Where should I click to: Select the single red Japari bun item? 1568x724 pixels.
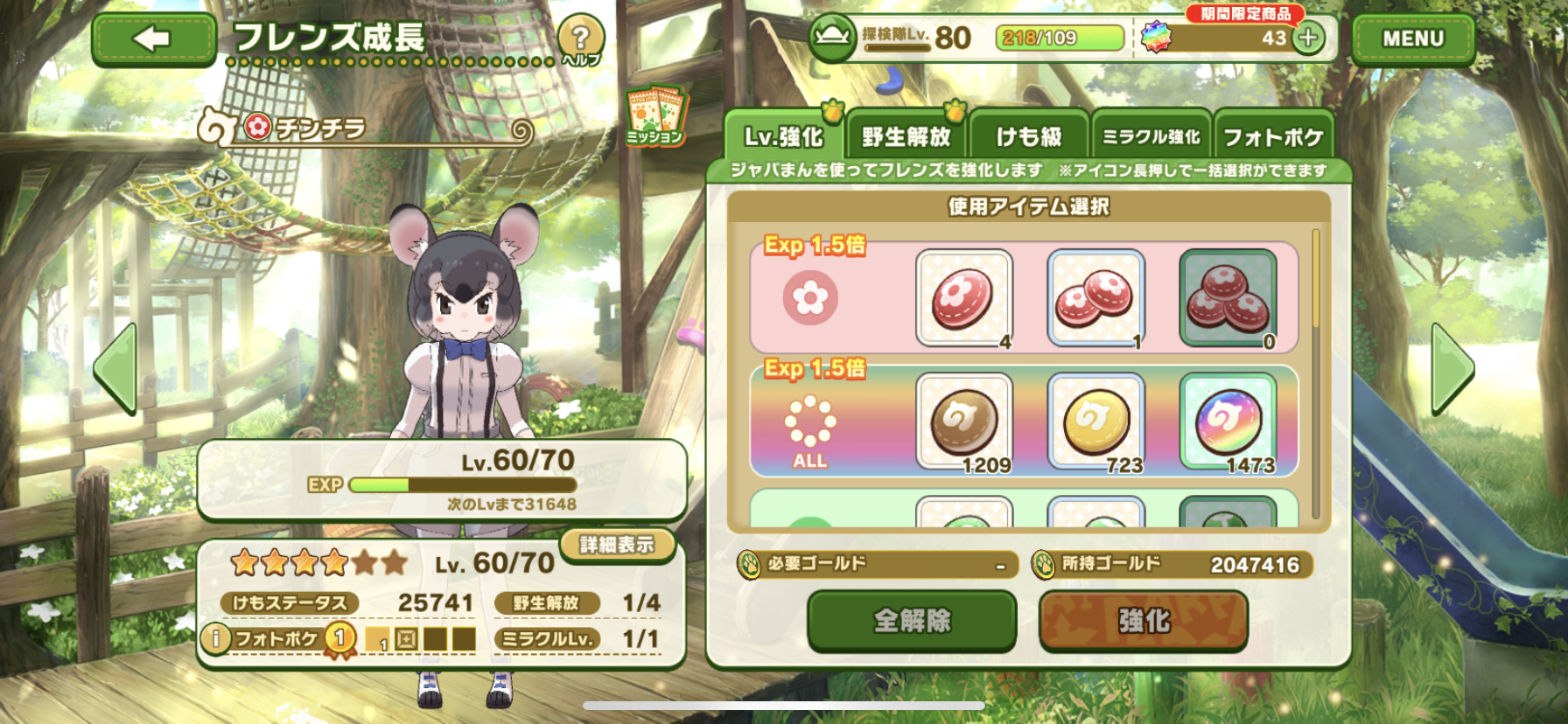(x=964, y=298)
